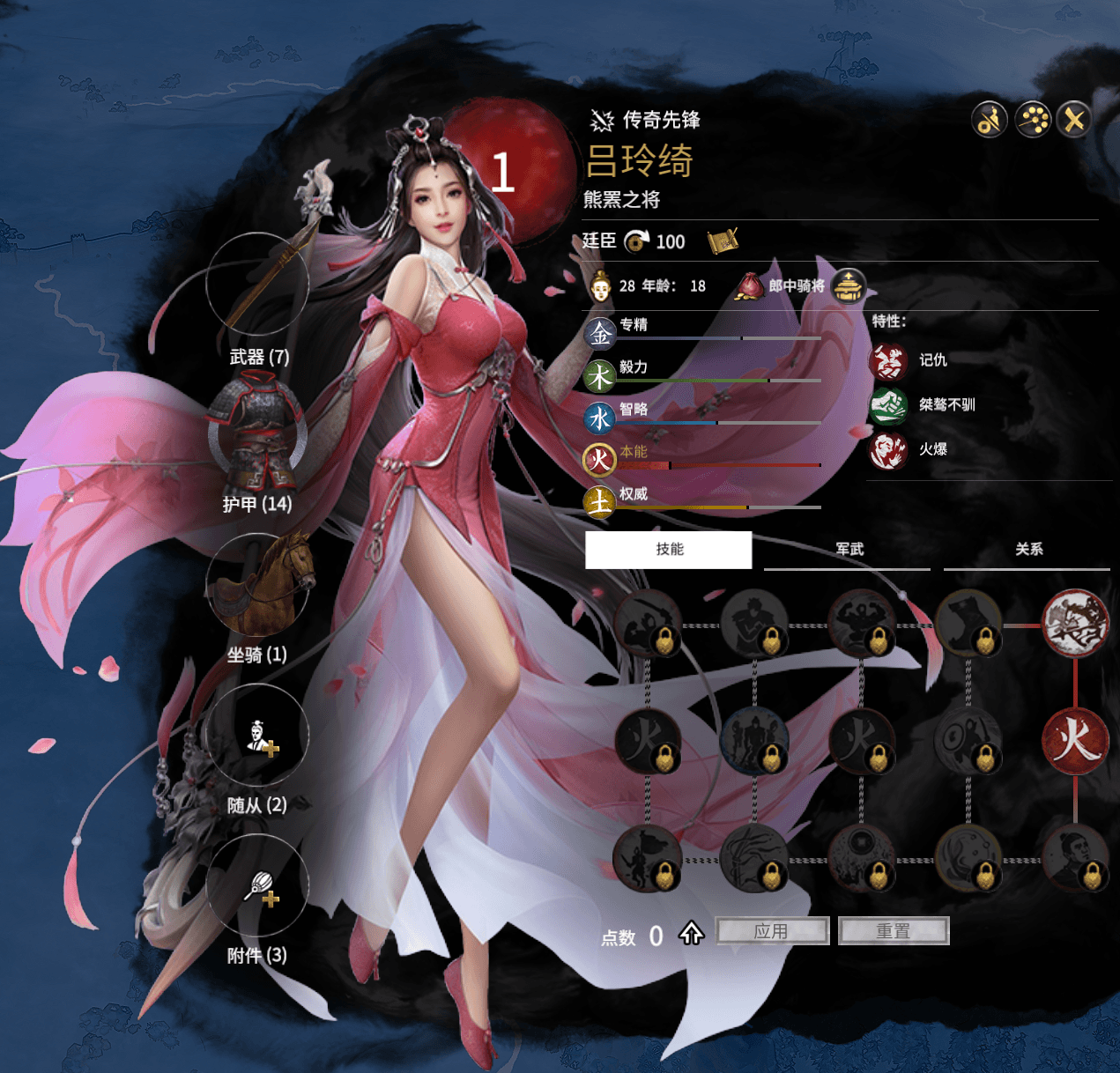Image resolution: width=1120 pixels, height=1073 pixels.
Task: Show the 关系 tab
Action: click(1028, 550)
